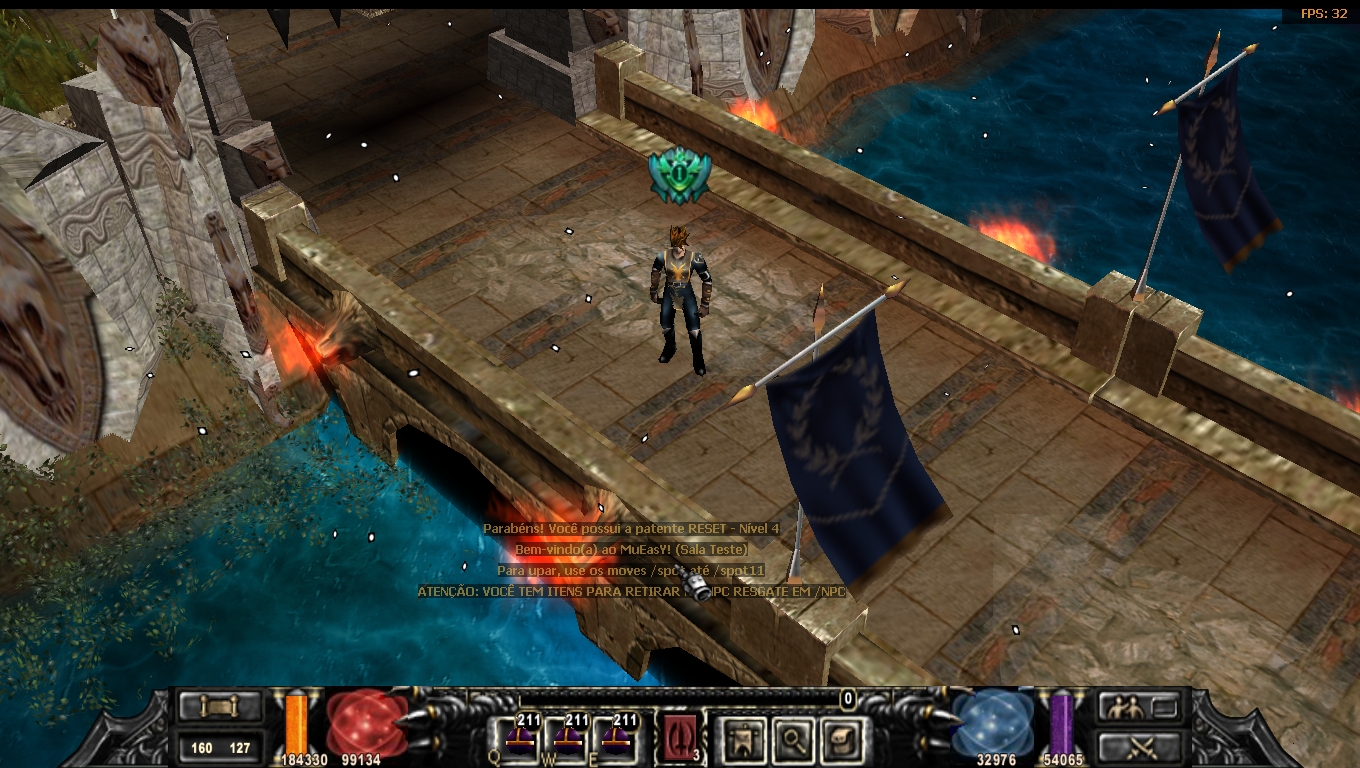
Task: Open the parchment scroll button
Action: click(x=838, y=740)
